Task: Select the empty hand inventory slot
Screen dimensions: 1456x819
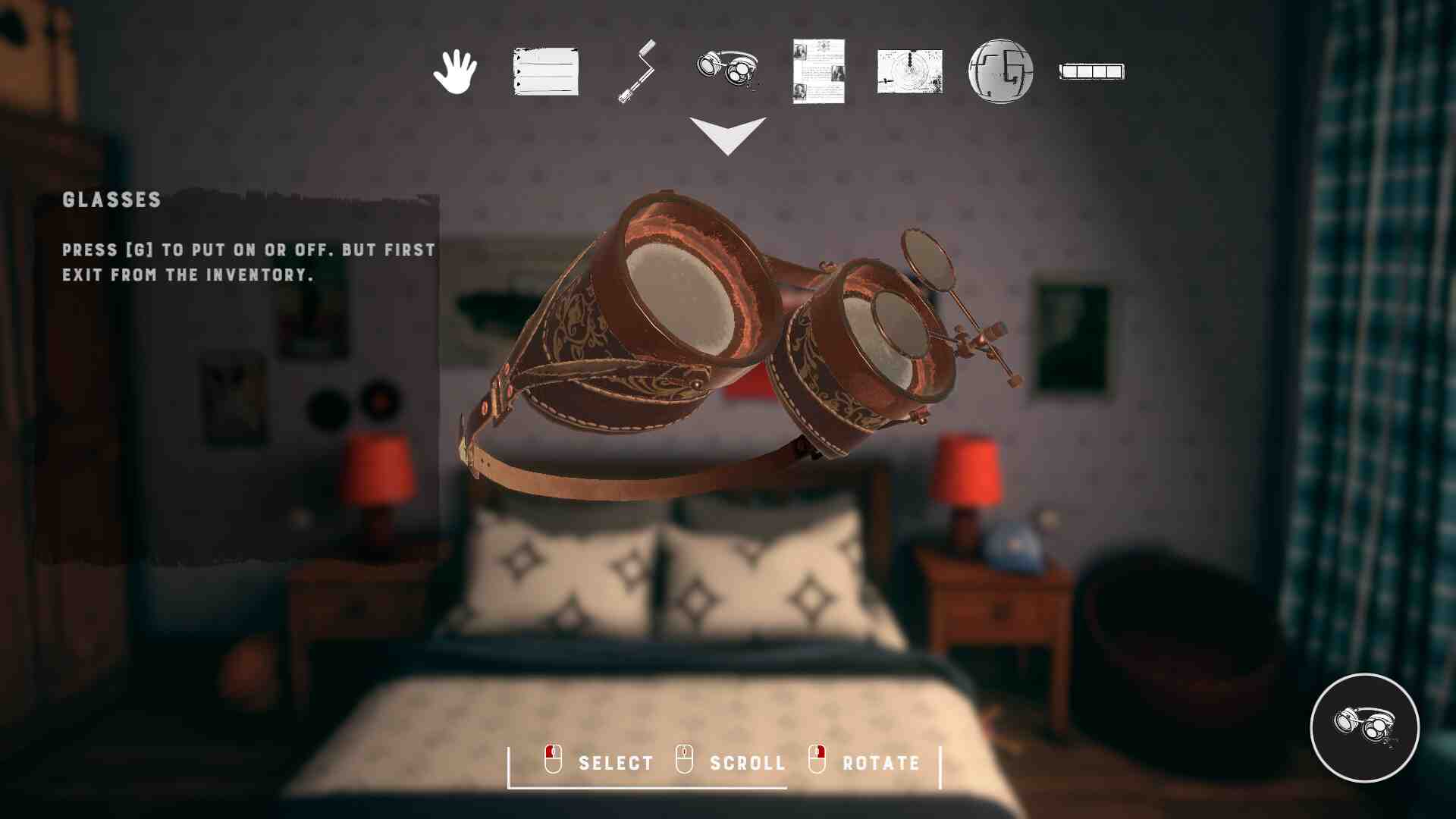Action: pos(455,71)
